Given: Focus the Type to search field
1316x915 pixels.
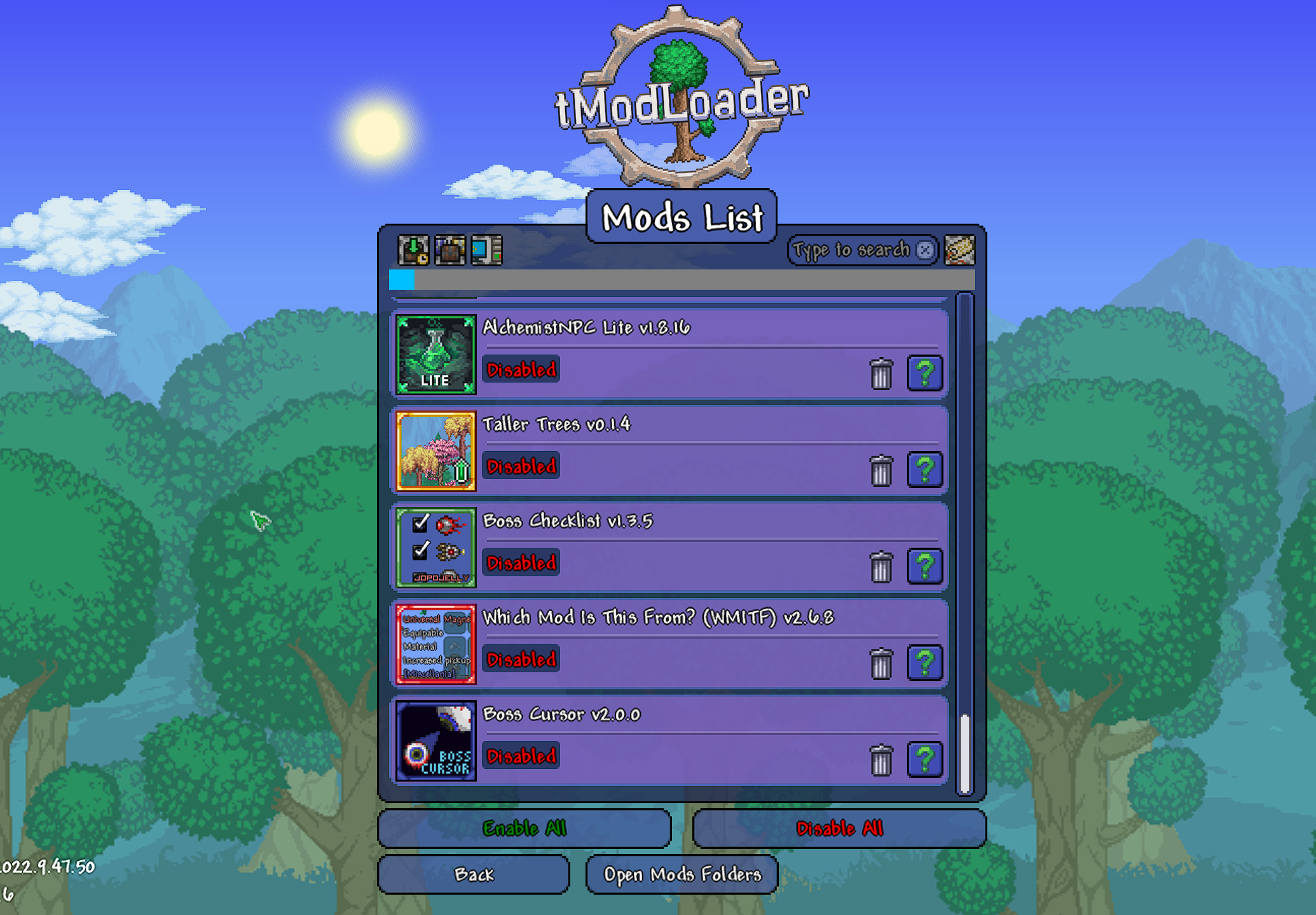Looking at the screenshot, I should pyautogui.click(x=851, y=250).
